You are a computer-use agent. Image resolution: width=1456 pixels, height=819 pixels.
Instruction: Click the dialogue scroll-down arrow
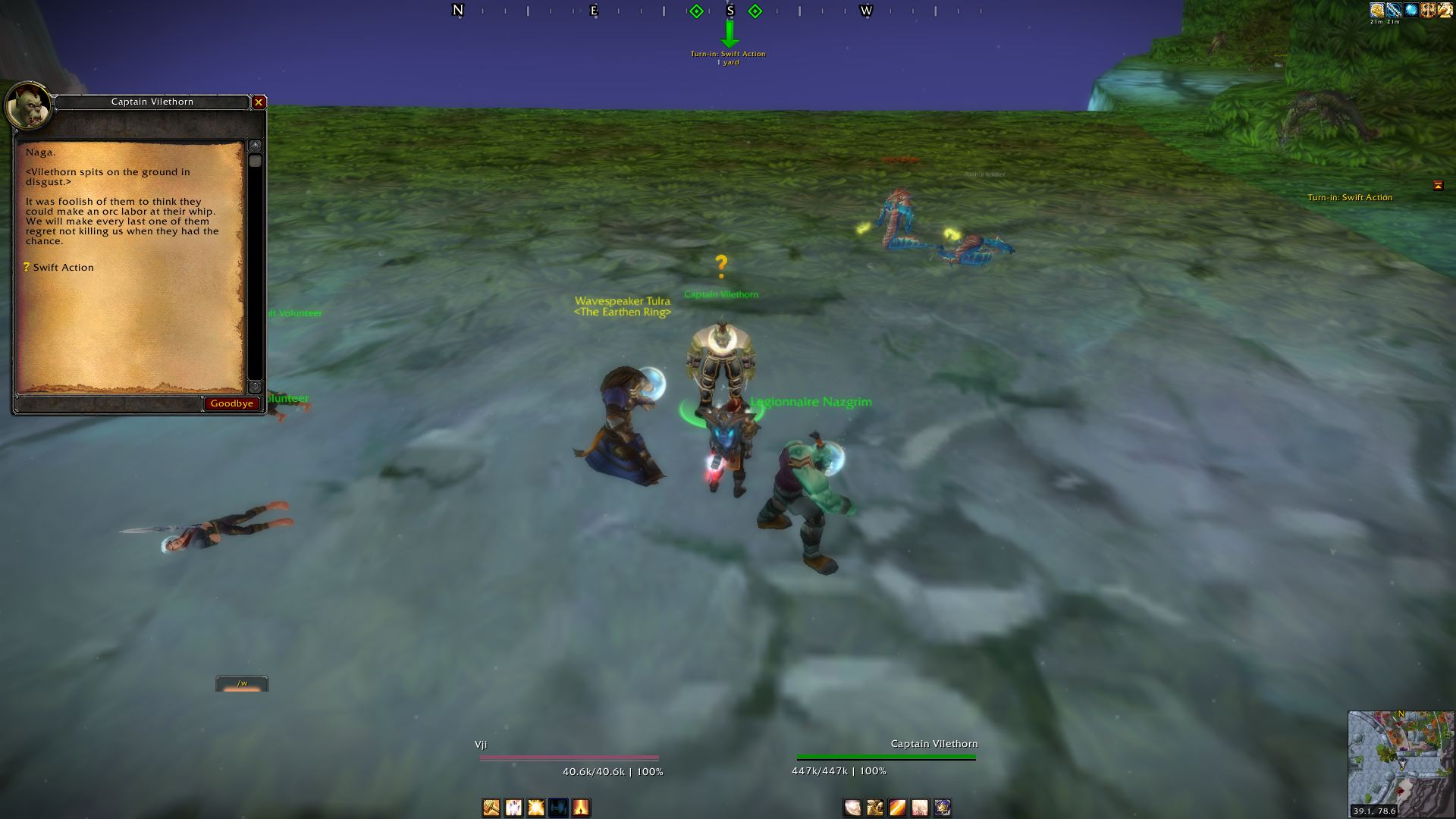[256, 386]
